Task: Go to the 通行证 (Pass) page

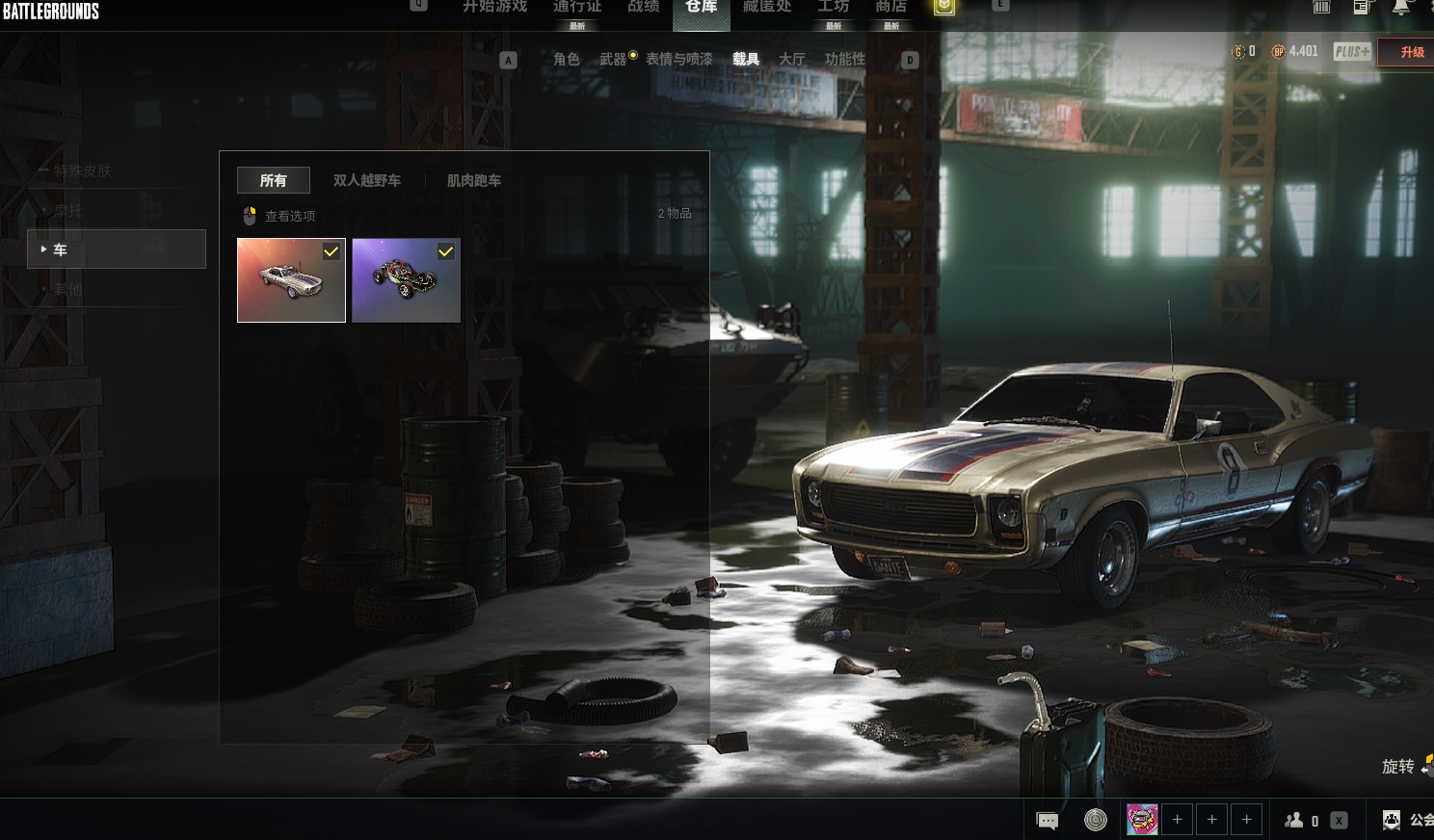Action: pos(576,7)
